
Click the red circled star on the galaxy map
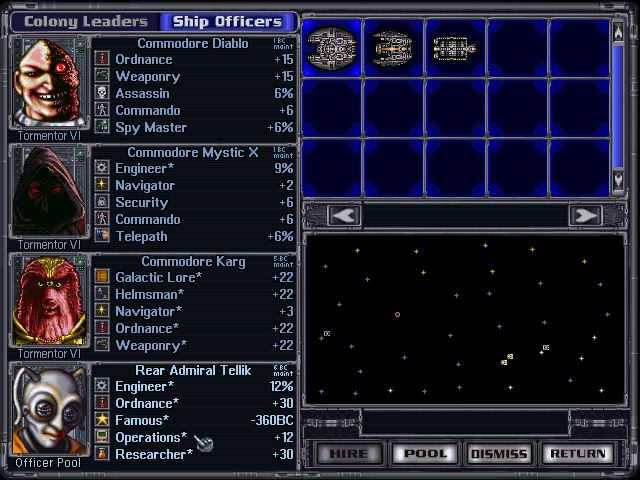point(397,314)
